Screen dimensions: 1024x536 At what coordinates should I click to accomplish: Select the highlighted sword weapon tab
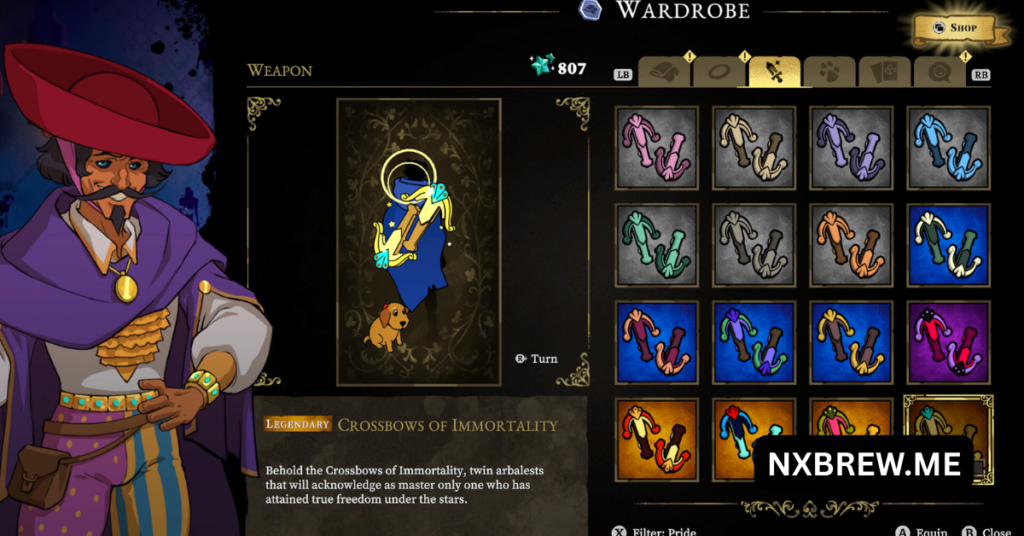(x=774, y=72)
